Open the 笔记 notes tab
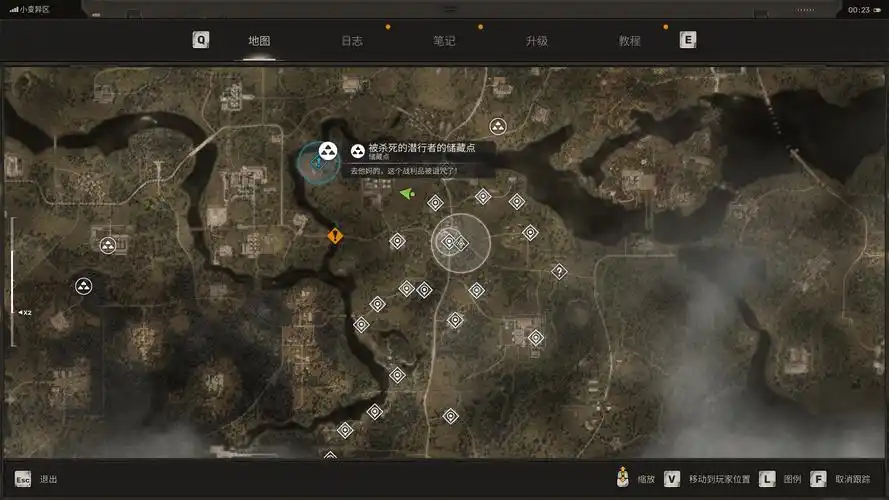Screen dimensions: 889x500 (444, 41)
